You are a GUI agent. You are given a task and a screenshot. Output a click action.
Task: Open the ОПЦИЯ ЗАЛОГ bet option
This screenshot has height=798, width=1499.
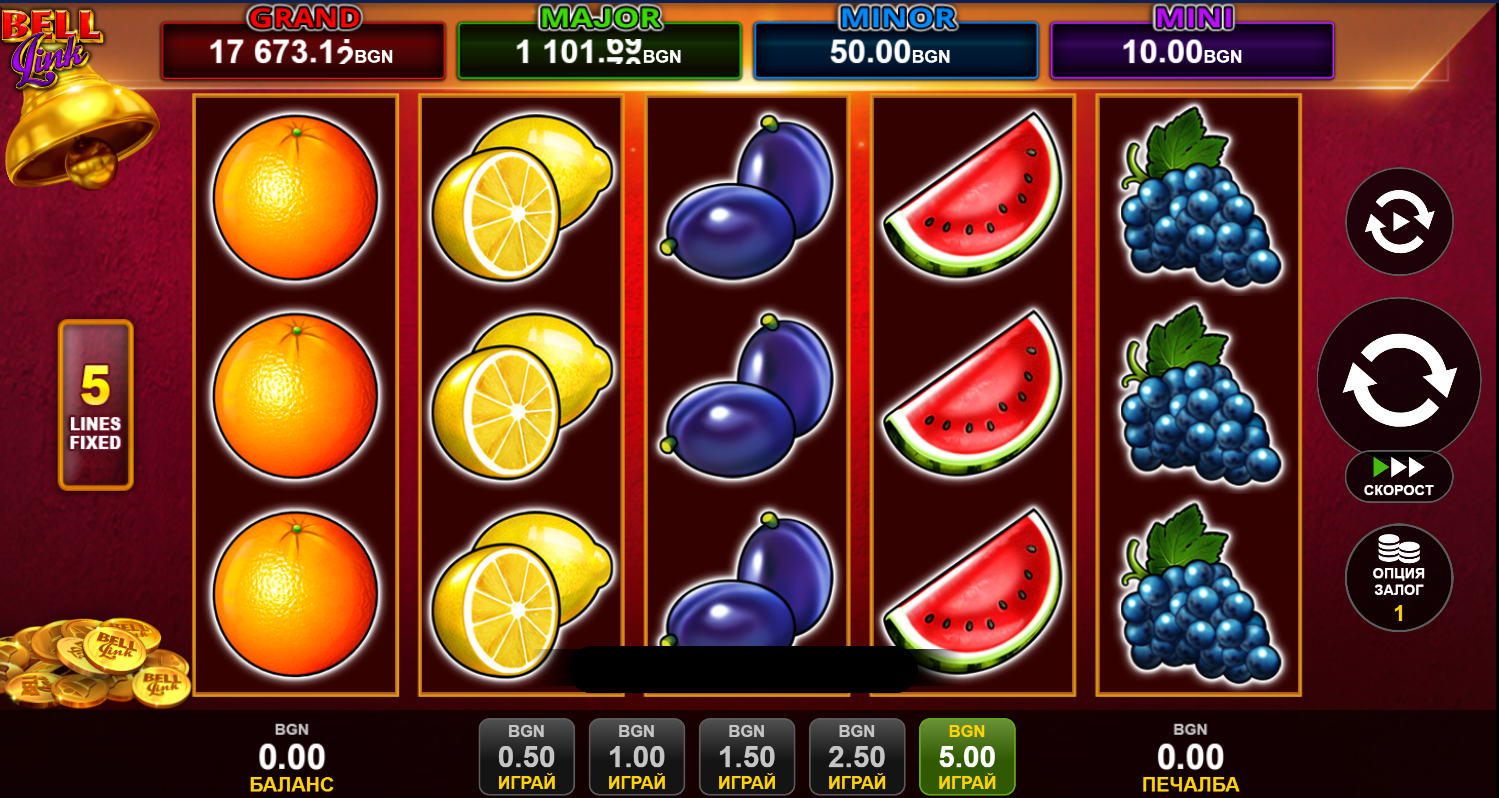[x=1399, y=579]
